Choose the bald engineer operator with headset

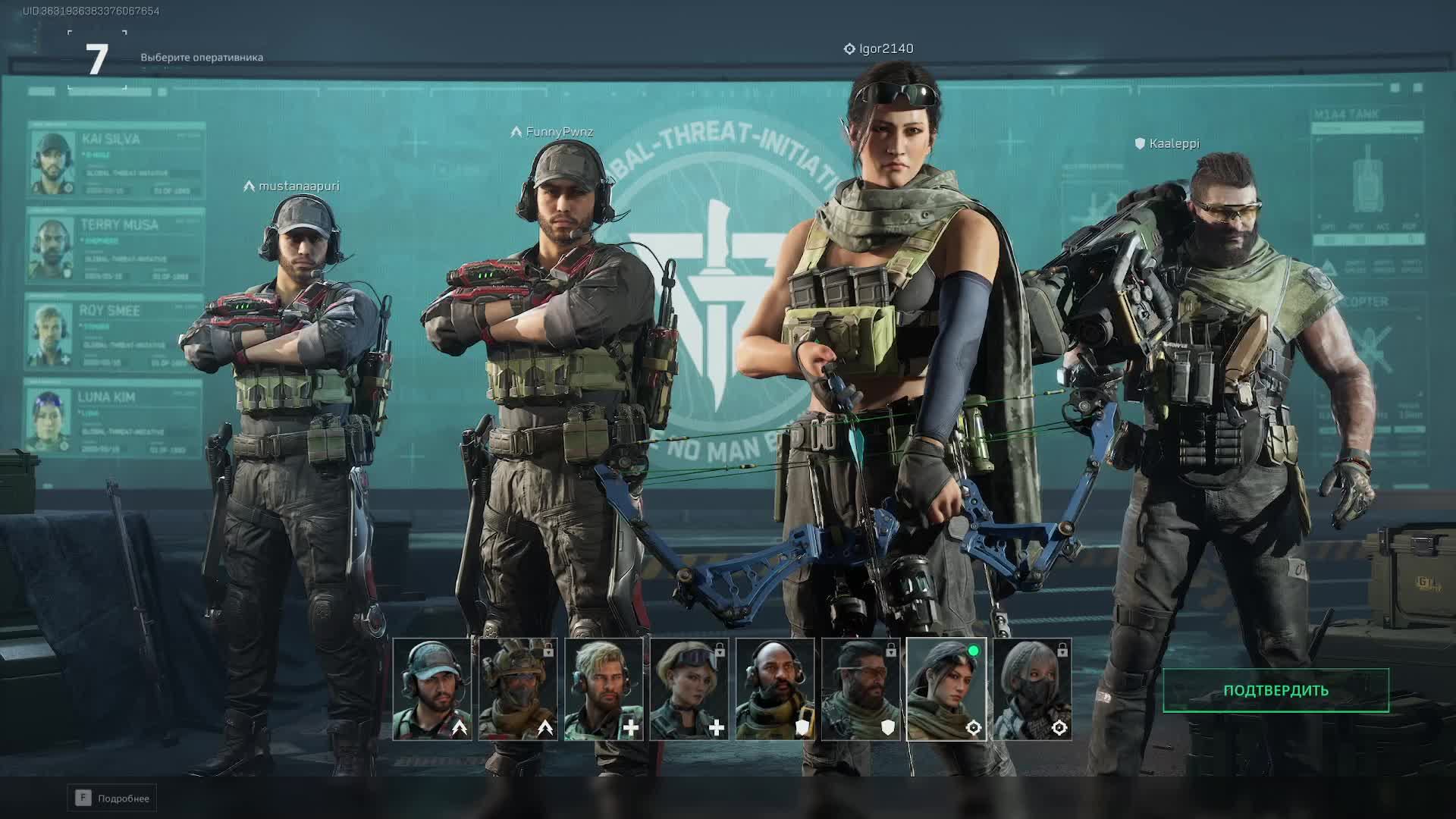775,689
